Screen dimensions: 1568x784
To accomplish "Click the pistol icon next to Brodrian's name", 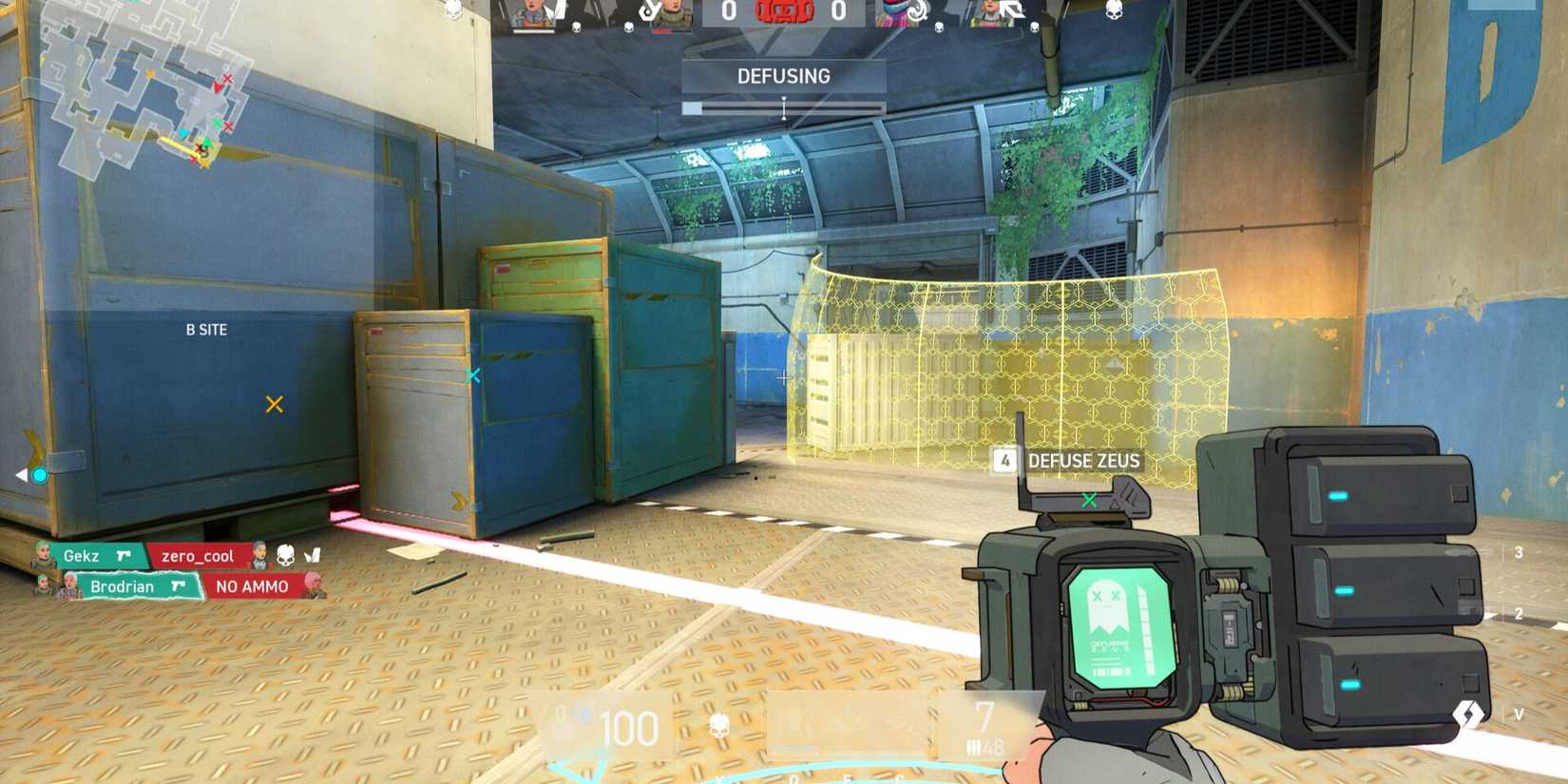I will coord(177,585).
